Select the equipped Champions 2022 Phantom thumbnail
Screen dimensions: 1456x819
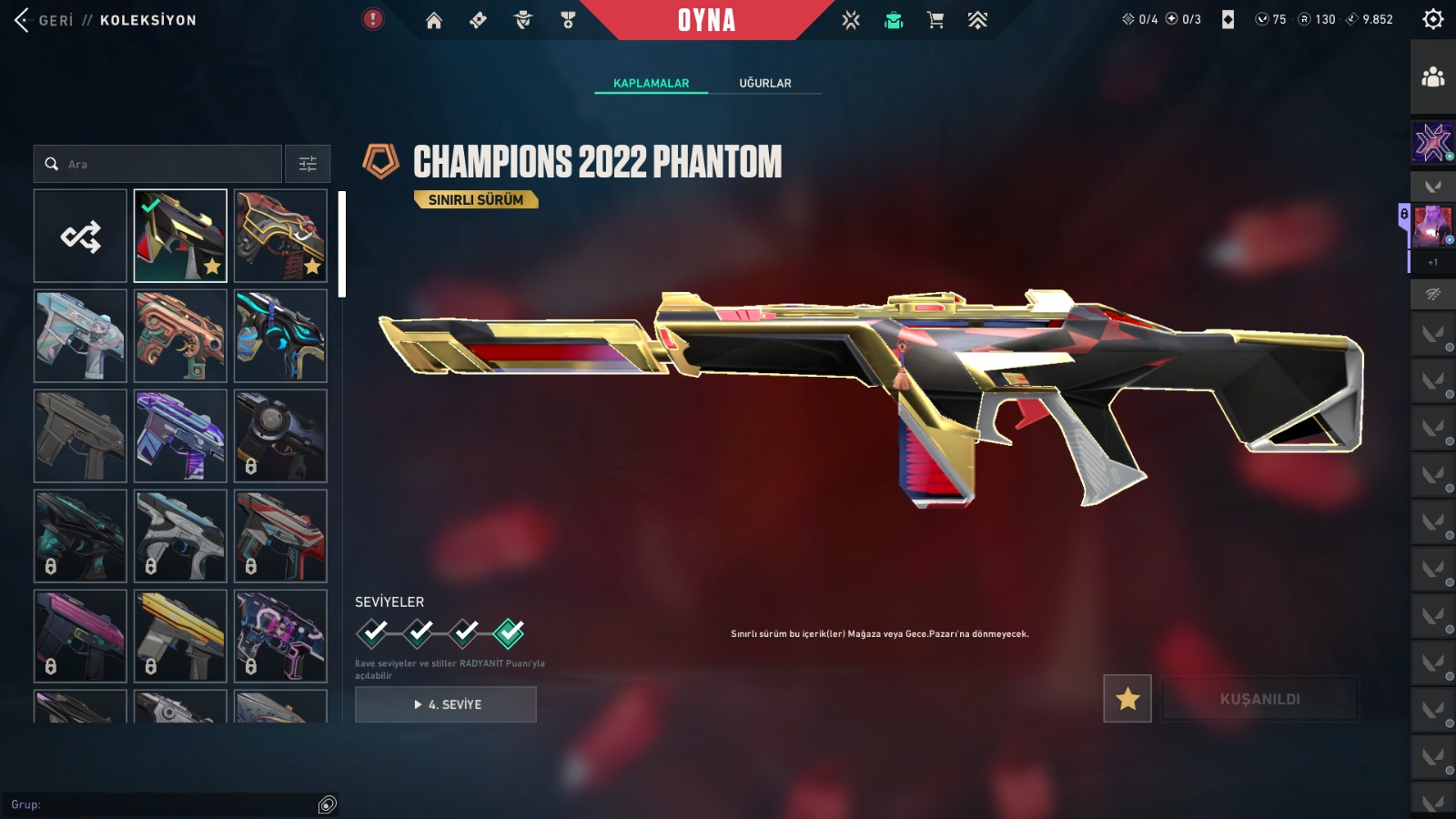[x=180, y=237]
